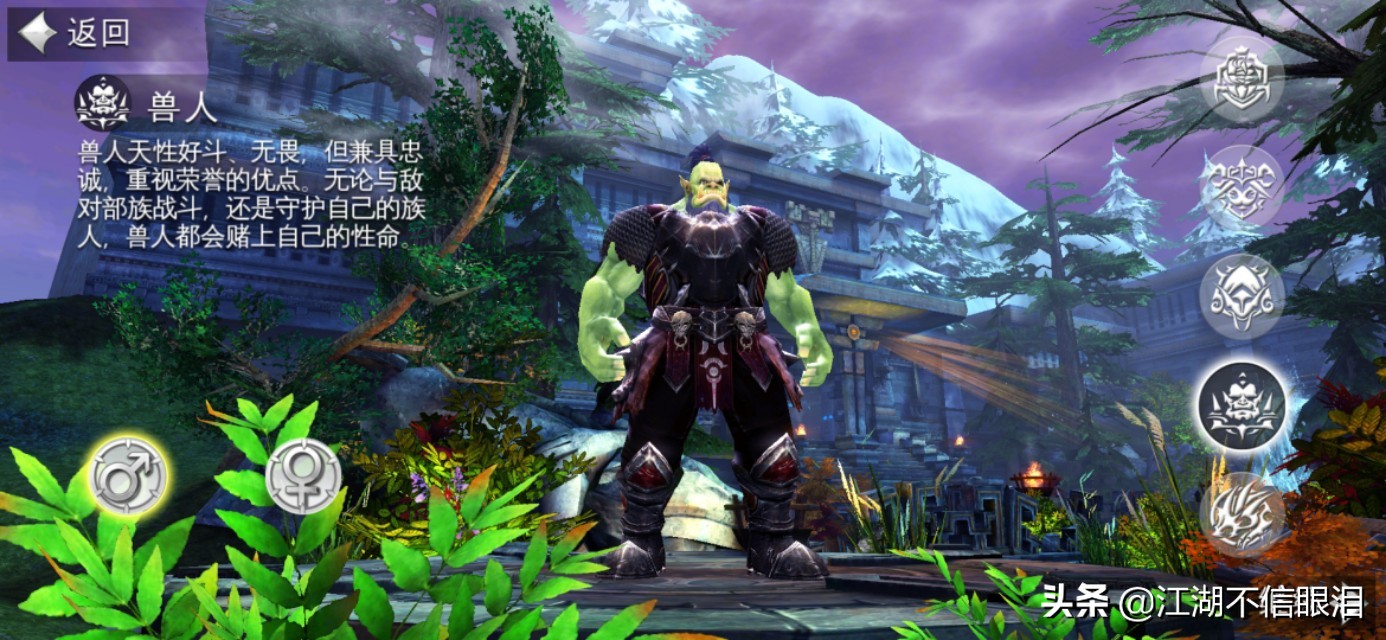Choose the pointed hood mask race icon
This screenshot has height=640, width=1386.
click(1241, 296)
